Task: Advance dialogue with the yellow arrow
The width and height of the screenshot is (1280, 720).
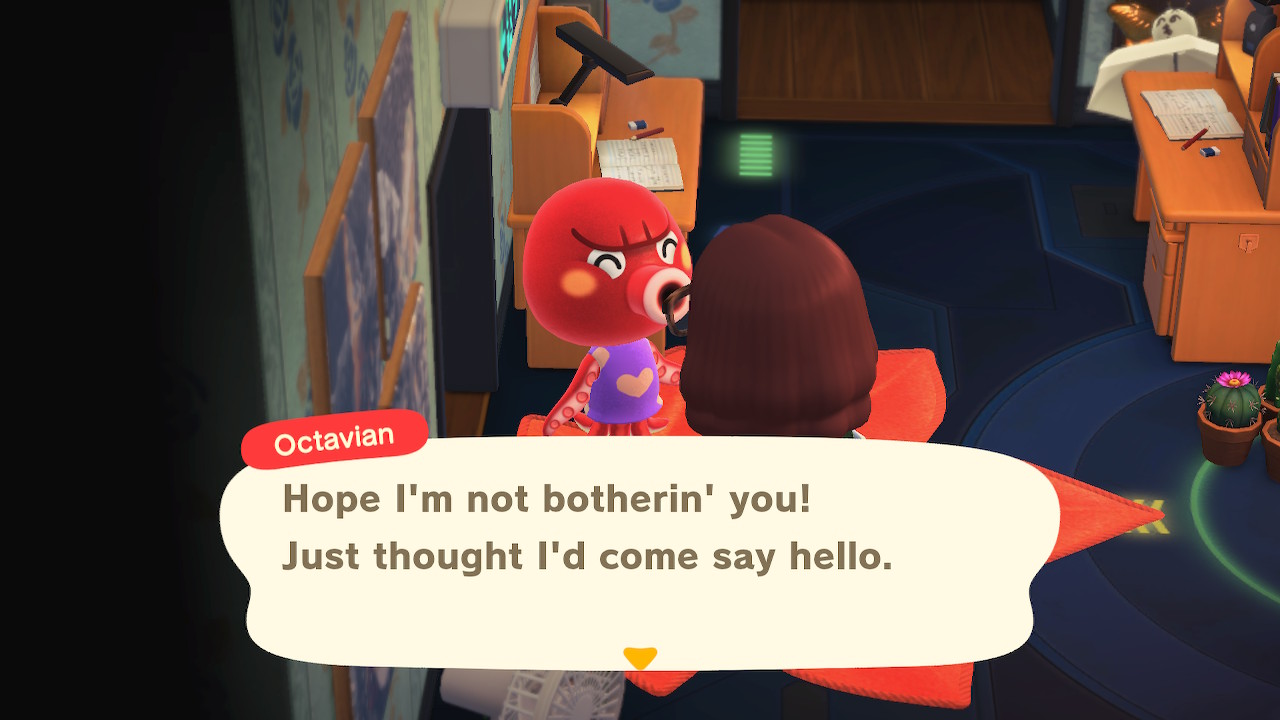Action: pos(639,658)
